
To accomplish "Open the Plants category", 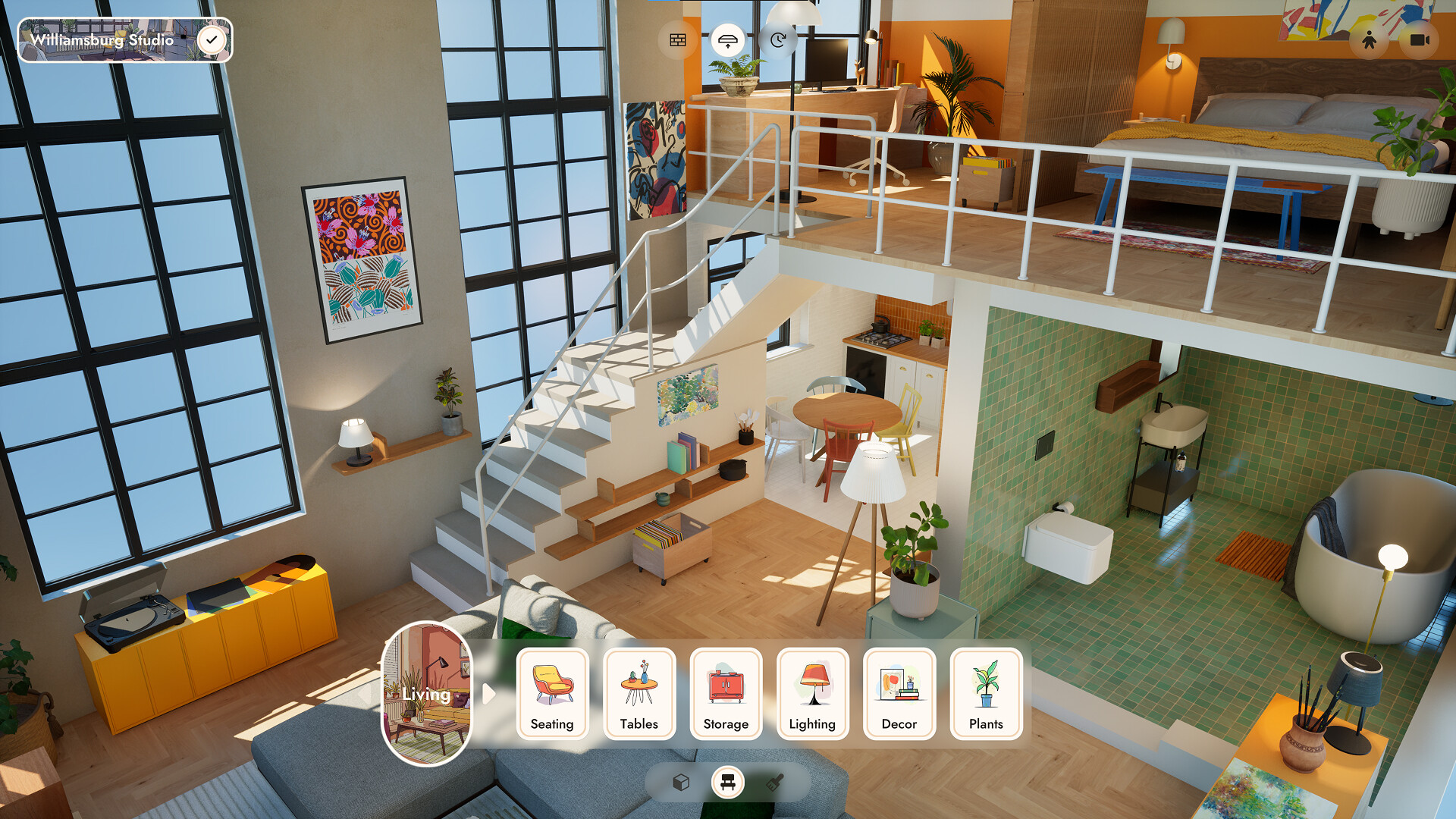I will pos(985,695).
